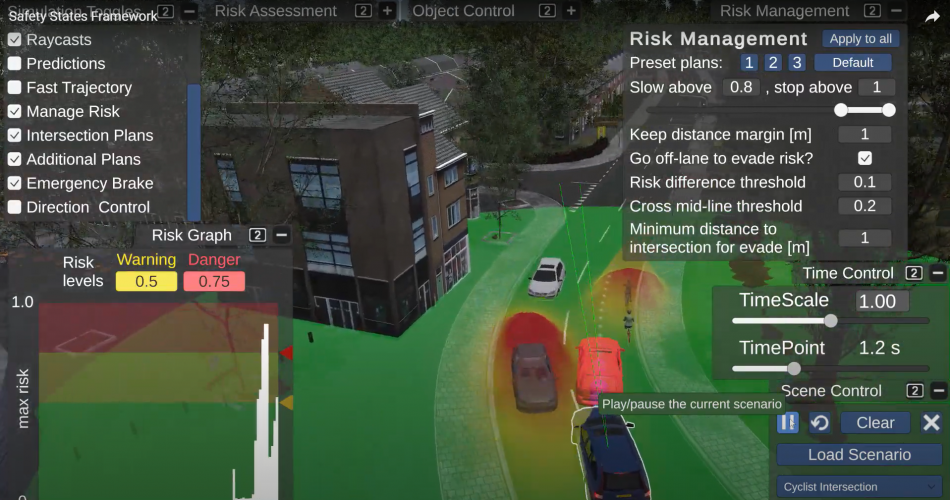
Task: Toggle the go off-lane to evade risk checkbox
Action: point(865,158)
